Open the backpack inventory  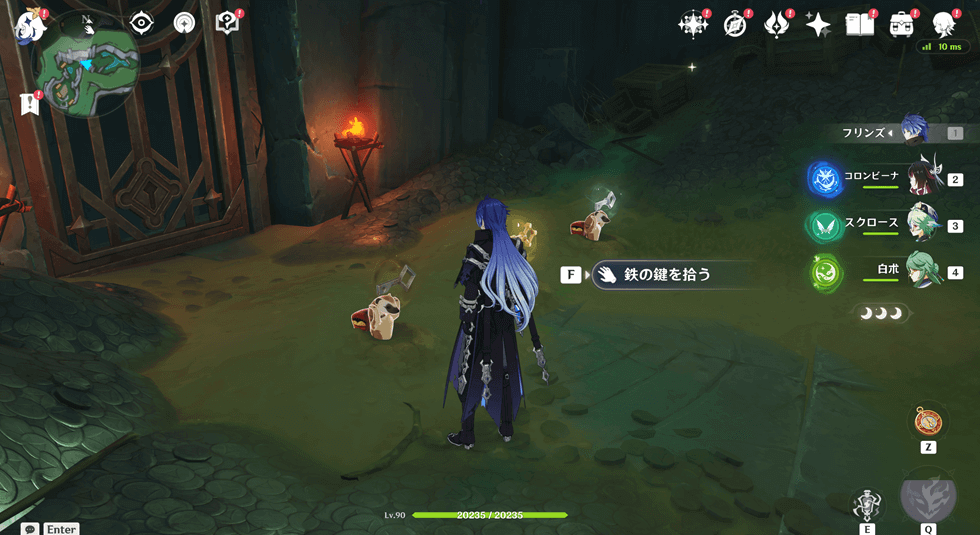click(x=901, y=25)
